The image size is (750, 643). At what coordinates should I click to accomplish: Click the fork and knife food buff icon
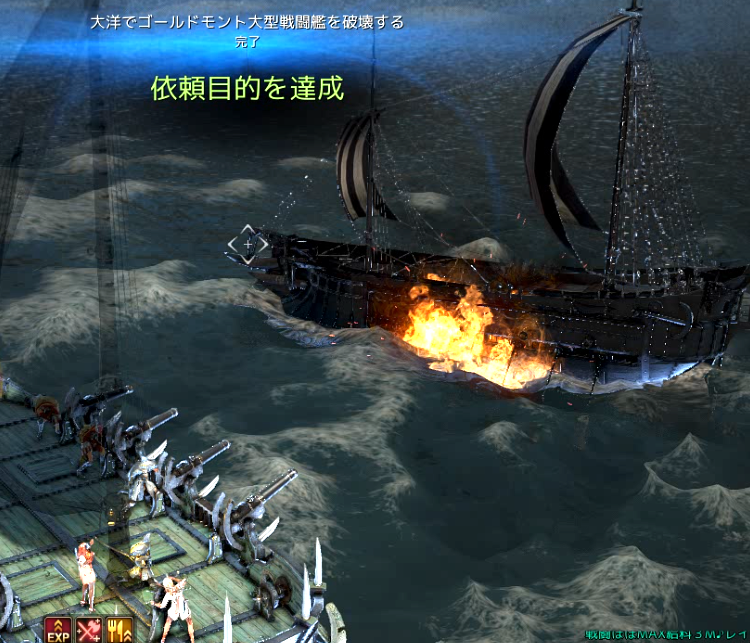[x=118, y=630]
